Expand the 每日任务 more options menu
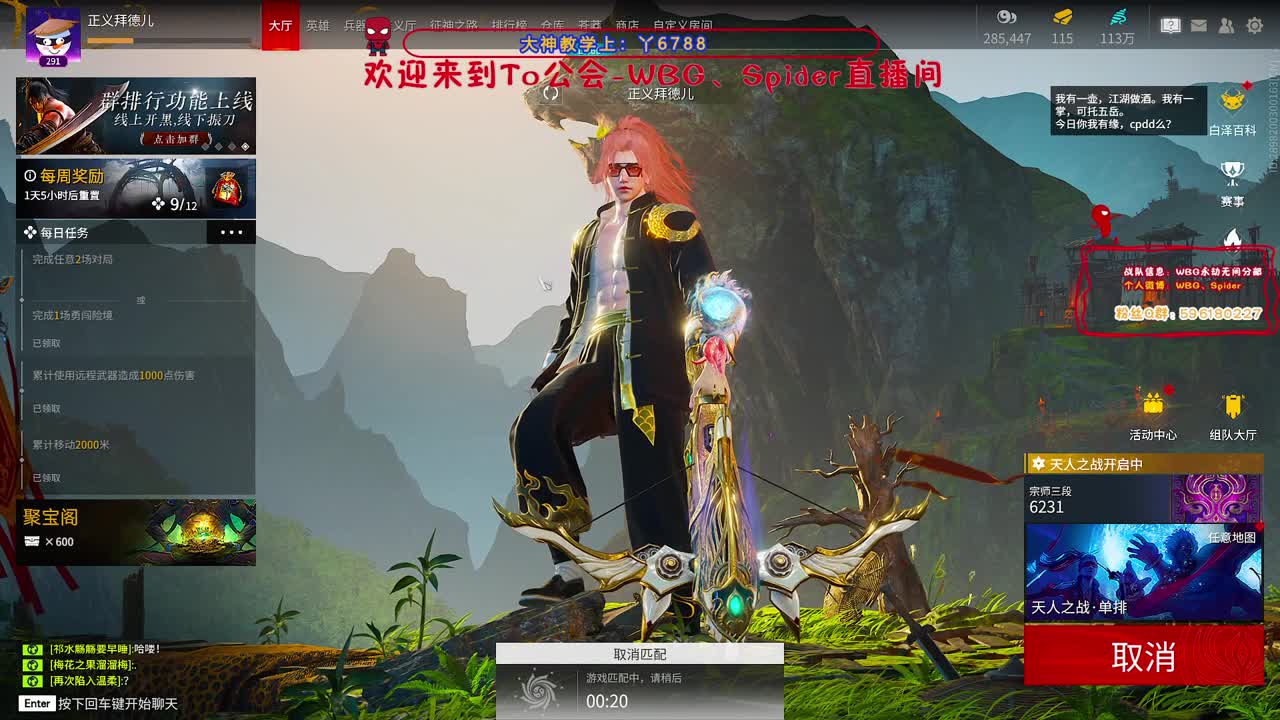The width and height of the screenshot is (1280, 720). [x=232, y=232]
